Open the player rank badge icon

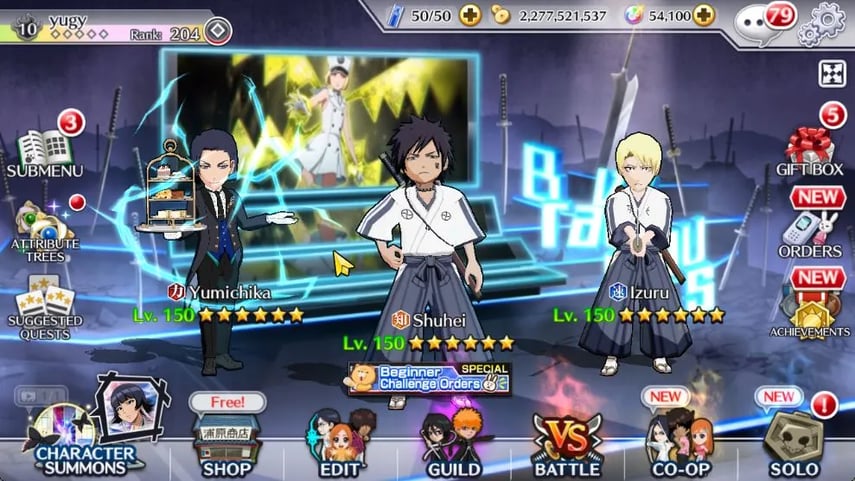click(218, 33)
